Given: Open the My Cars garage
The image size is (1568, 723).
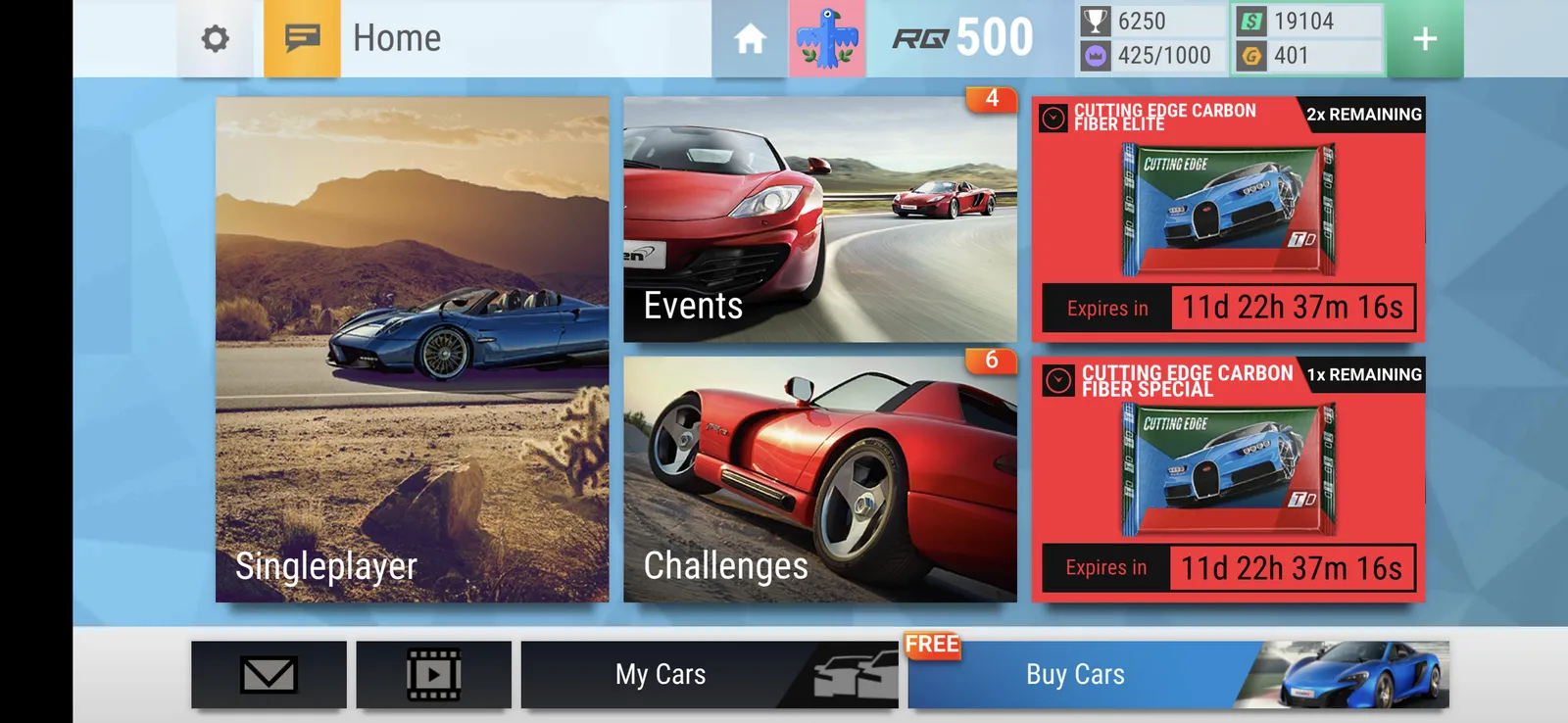Looking at the screenshot, I should [x=709, y=674].
